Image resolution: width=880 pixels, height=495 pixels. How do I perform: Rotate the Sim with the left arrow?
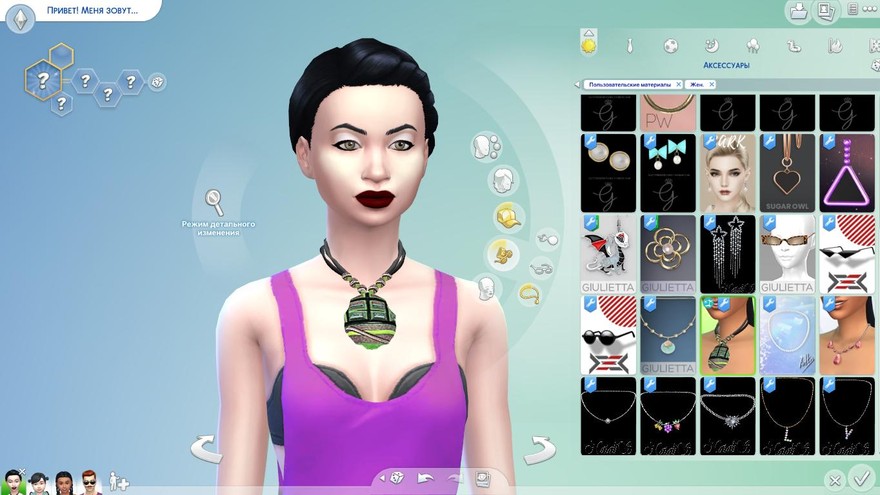coord(206,448)
